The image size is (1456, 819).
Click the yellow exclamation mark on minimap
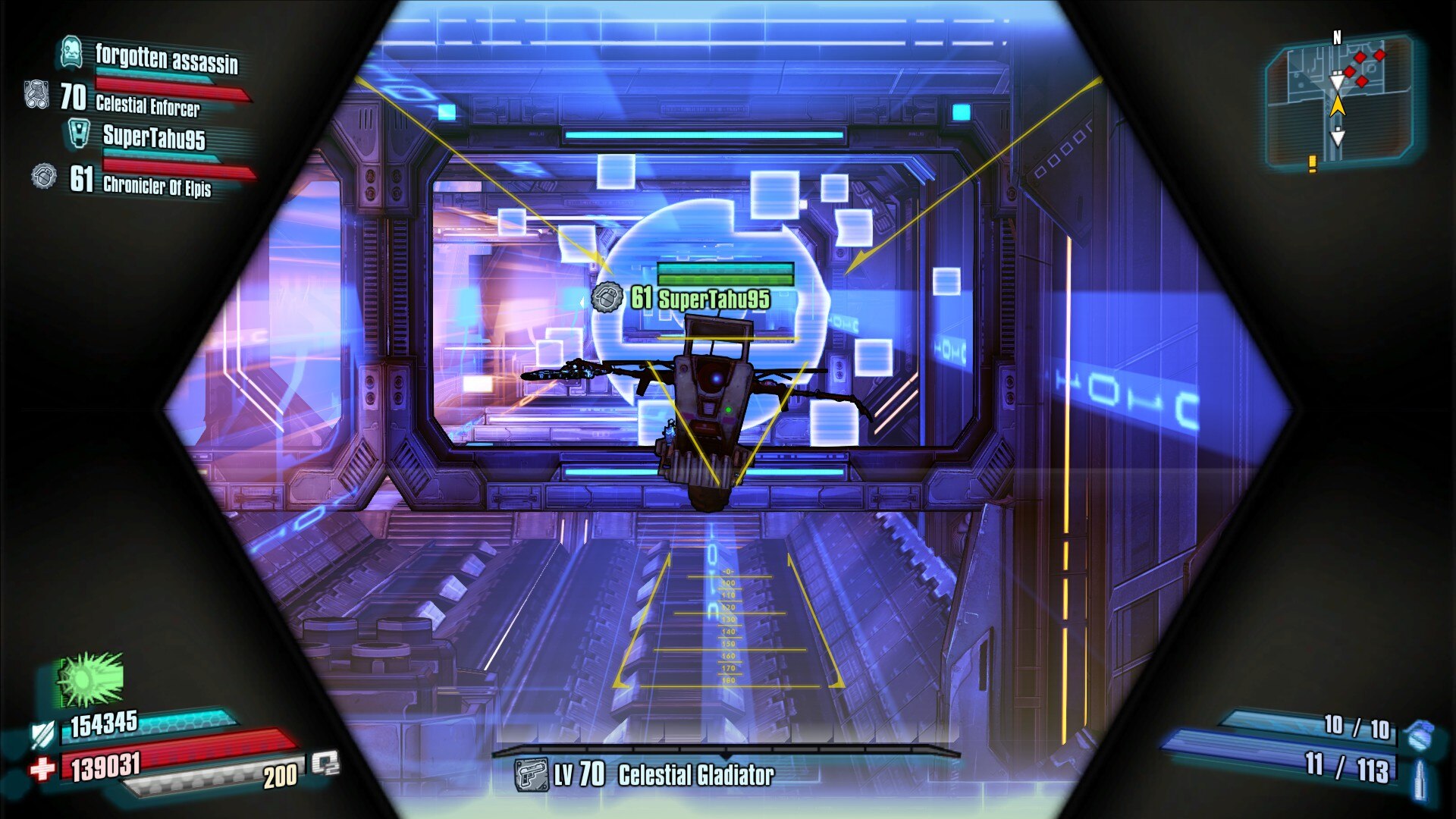1313,162
